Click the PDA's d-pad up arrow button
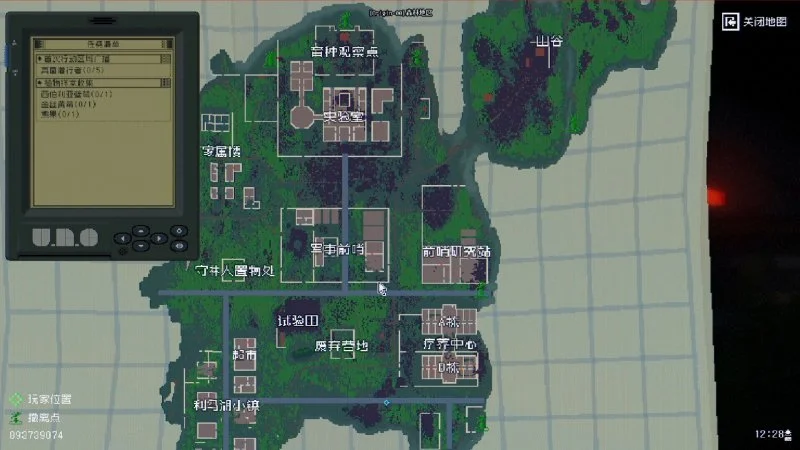 coord(142,232)
